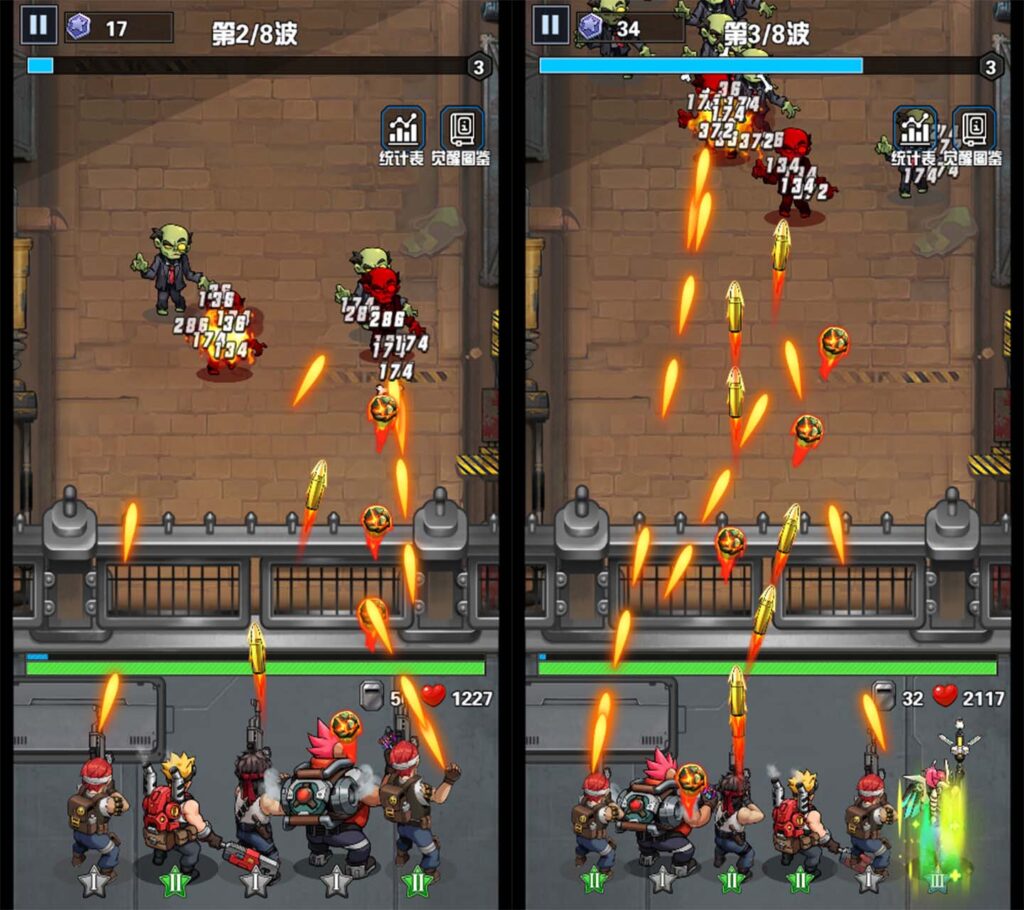Image resolution: width=1024 pixels, height=910 pixels.
Task: Open the 觉醒图鉴 codex in the wave 3/8 screen
Action: [x=974, y=130]
